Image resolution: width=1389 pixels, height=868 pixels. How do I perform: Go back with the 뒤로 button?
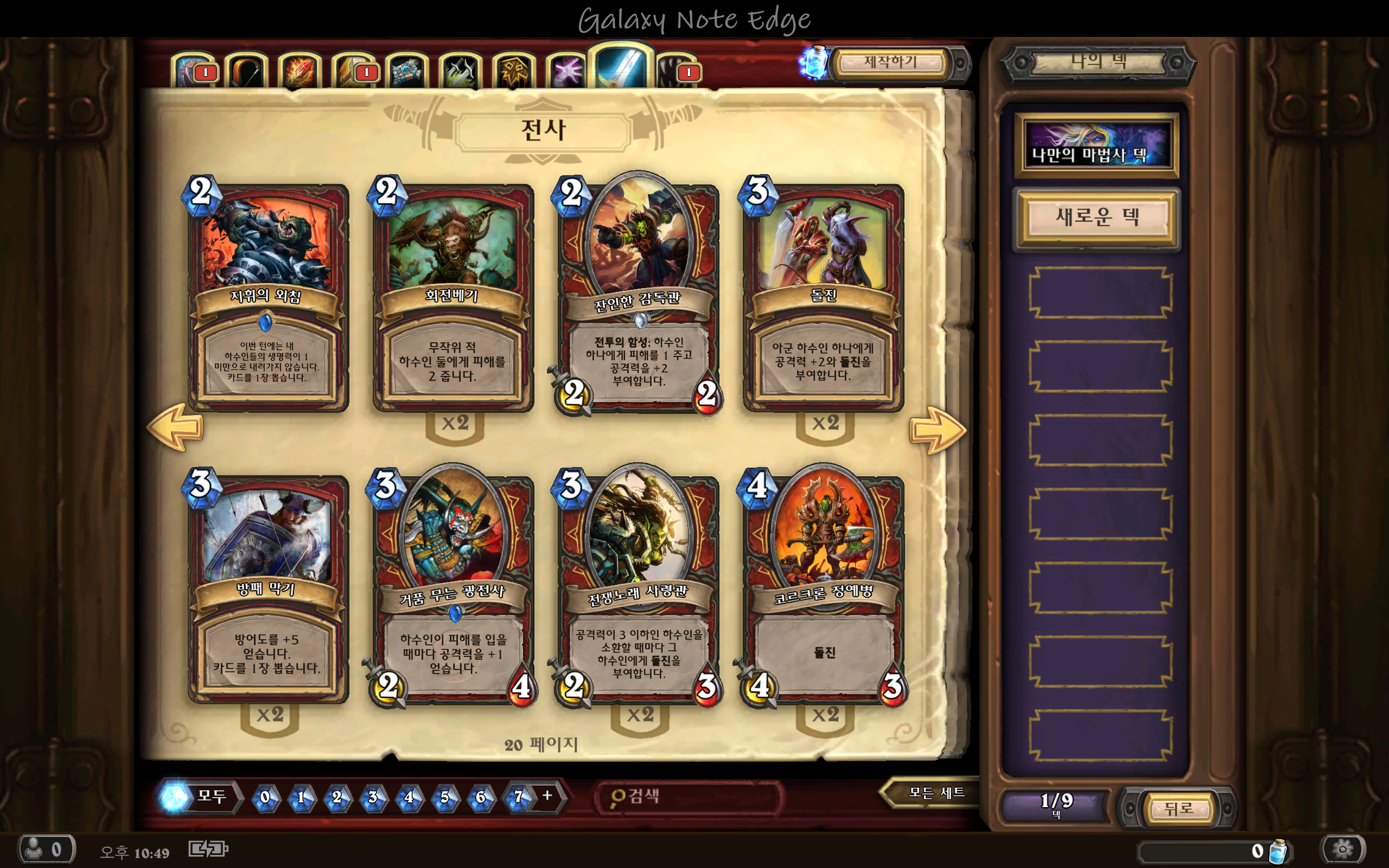pyautogui.click(x=1178, y=809)
